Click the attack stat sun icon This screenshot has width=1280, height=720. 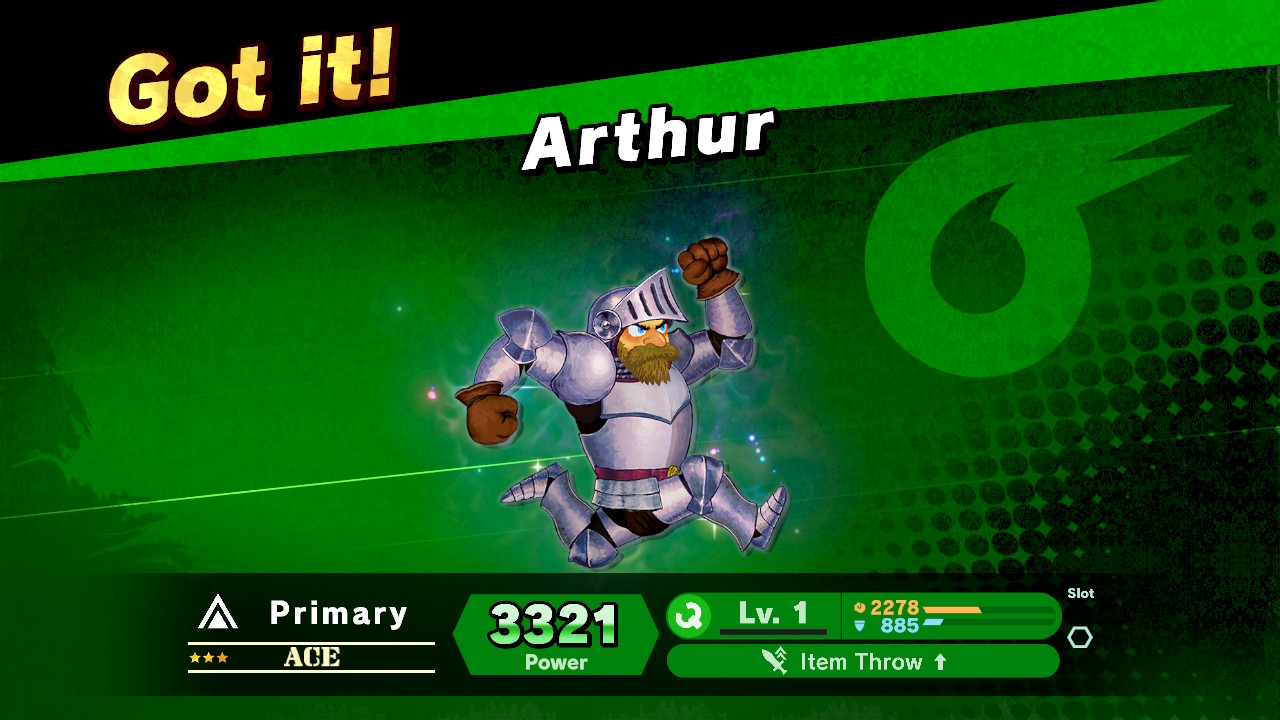click(860, 605)
